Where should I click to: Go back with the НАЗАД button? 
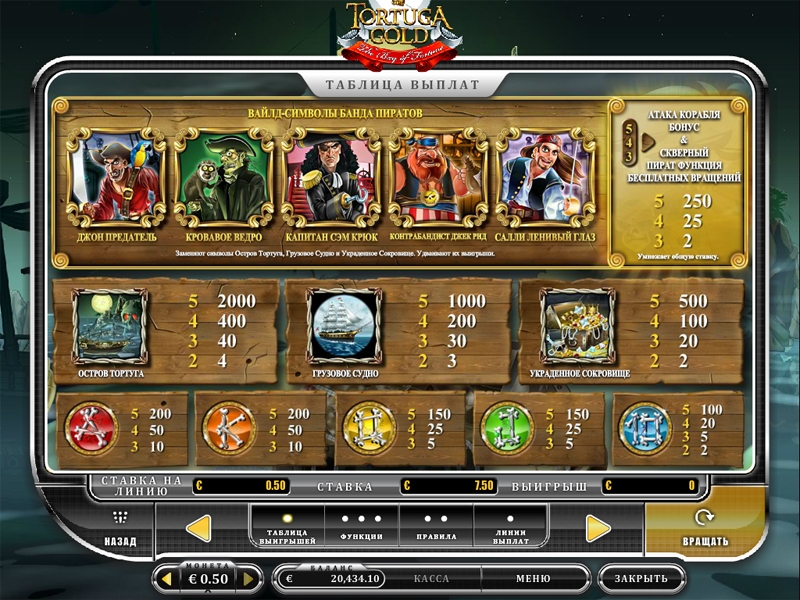point(121,530)
